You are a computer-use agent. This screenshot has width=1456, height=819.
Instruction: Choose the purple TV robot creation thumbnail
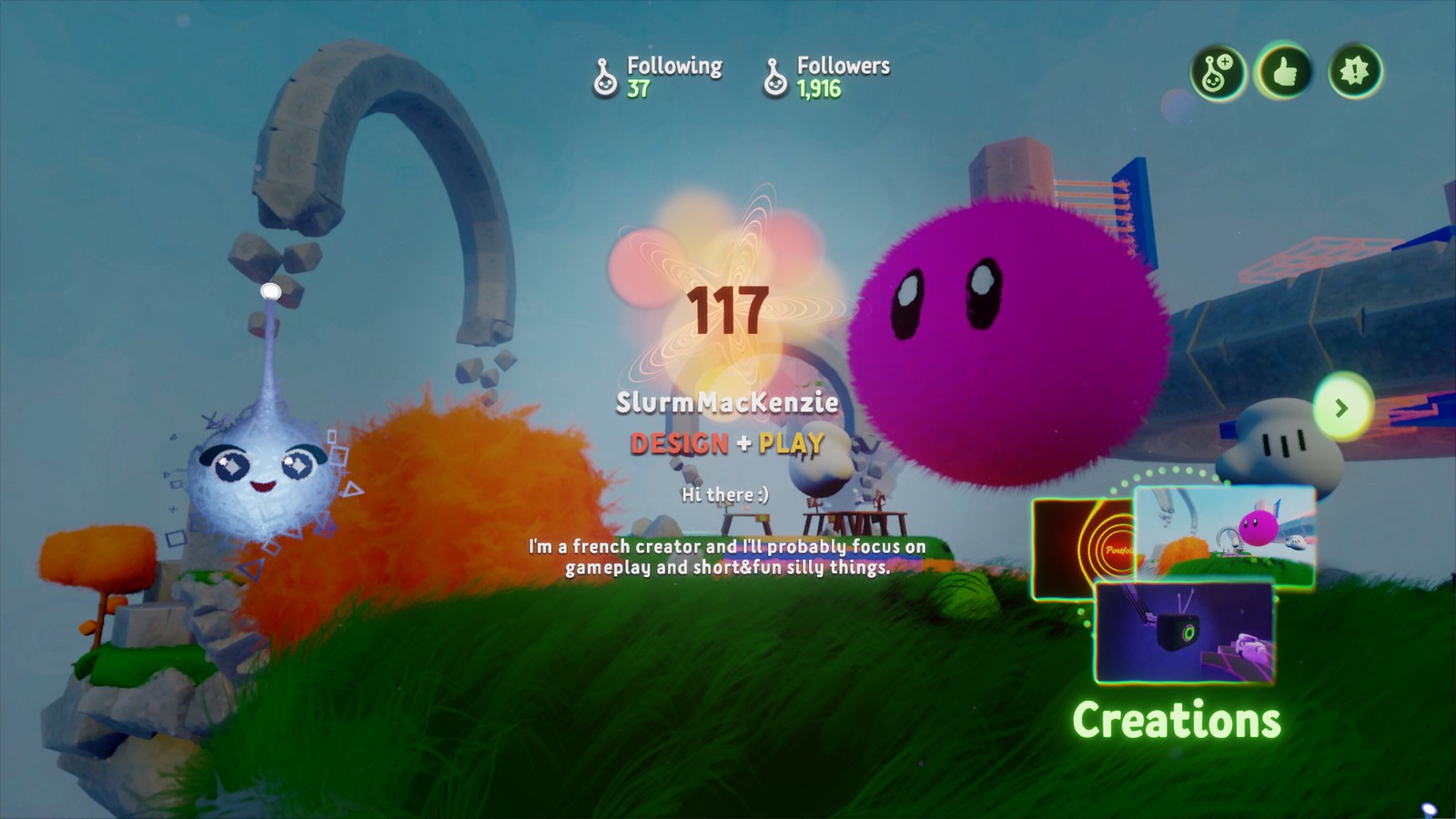[1183, 632]
